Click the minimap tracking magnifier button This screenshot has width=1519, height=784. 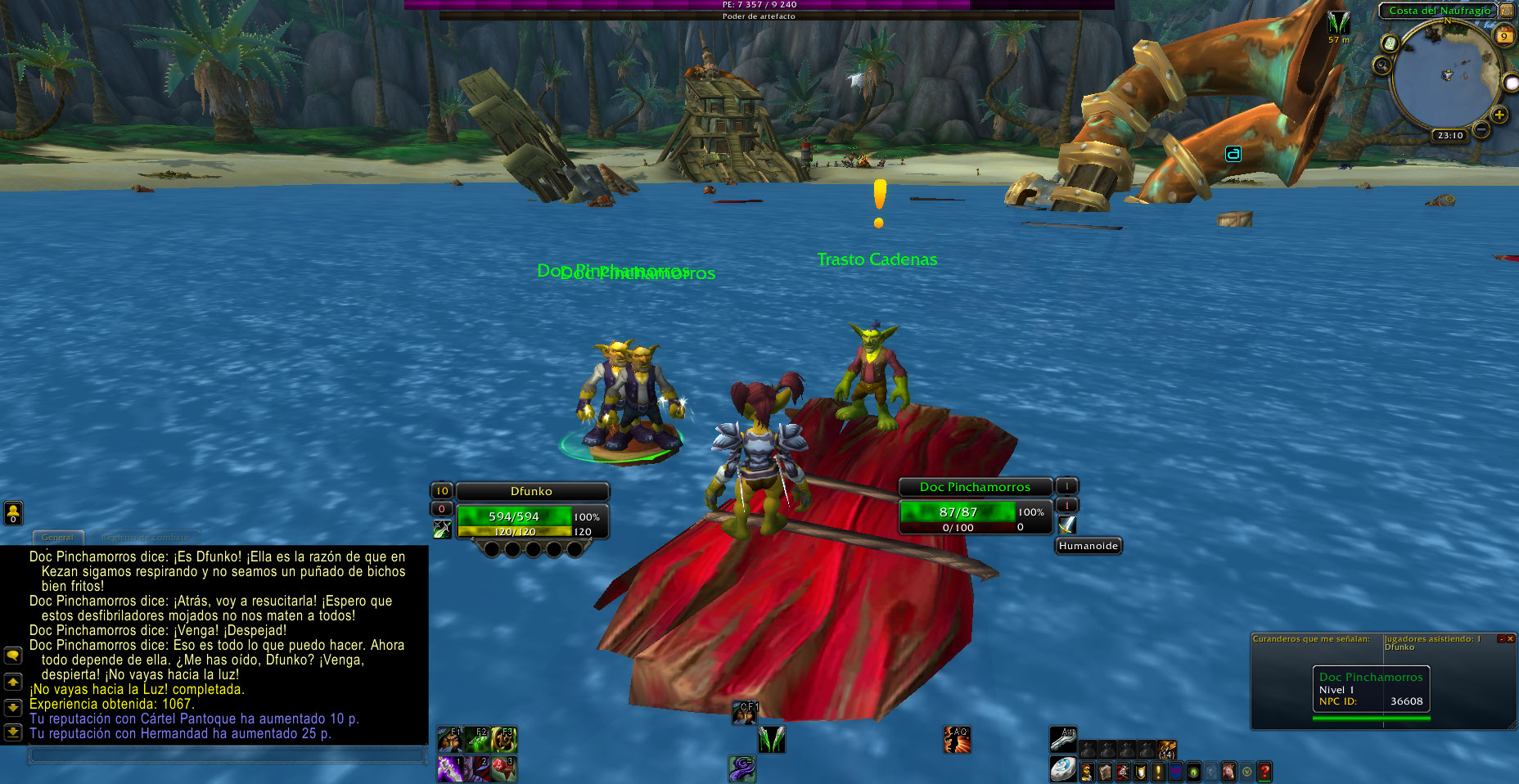(1382, 65)
